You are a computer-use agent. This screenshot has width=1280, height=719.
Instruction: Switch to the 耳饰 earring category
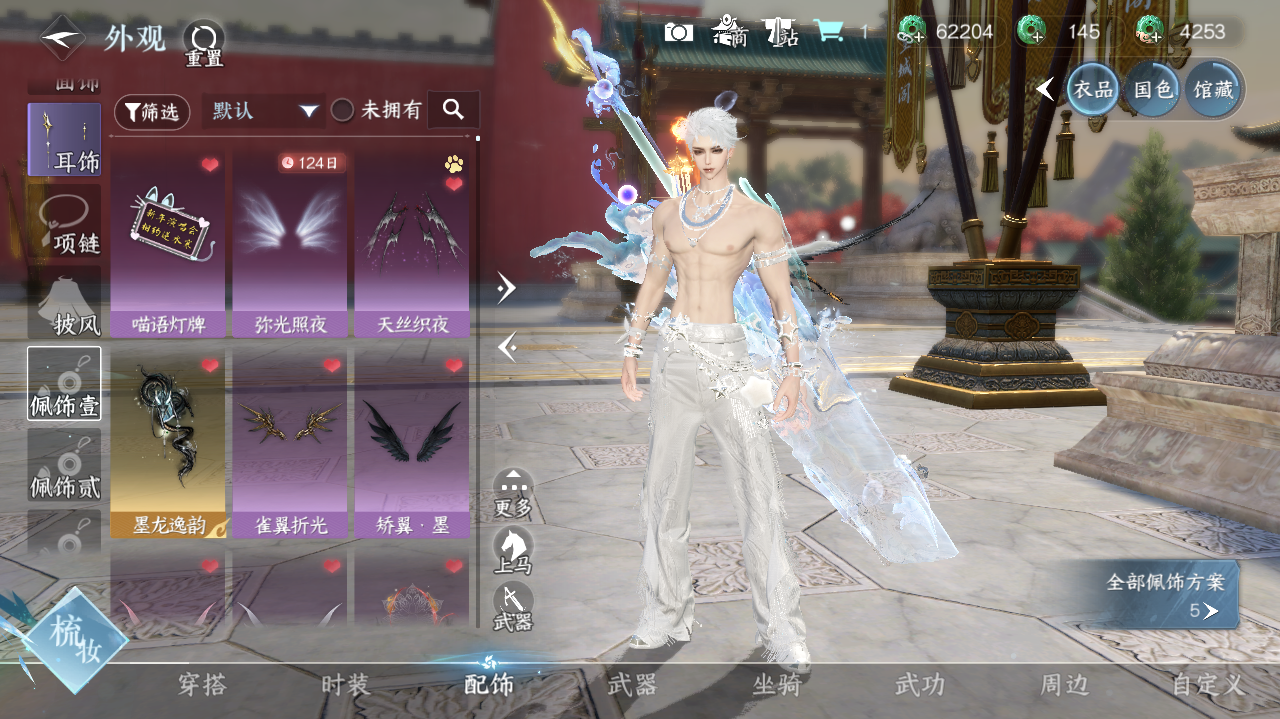pyautogui.click(x=65, y=140)
